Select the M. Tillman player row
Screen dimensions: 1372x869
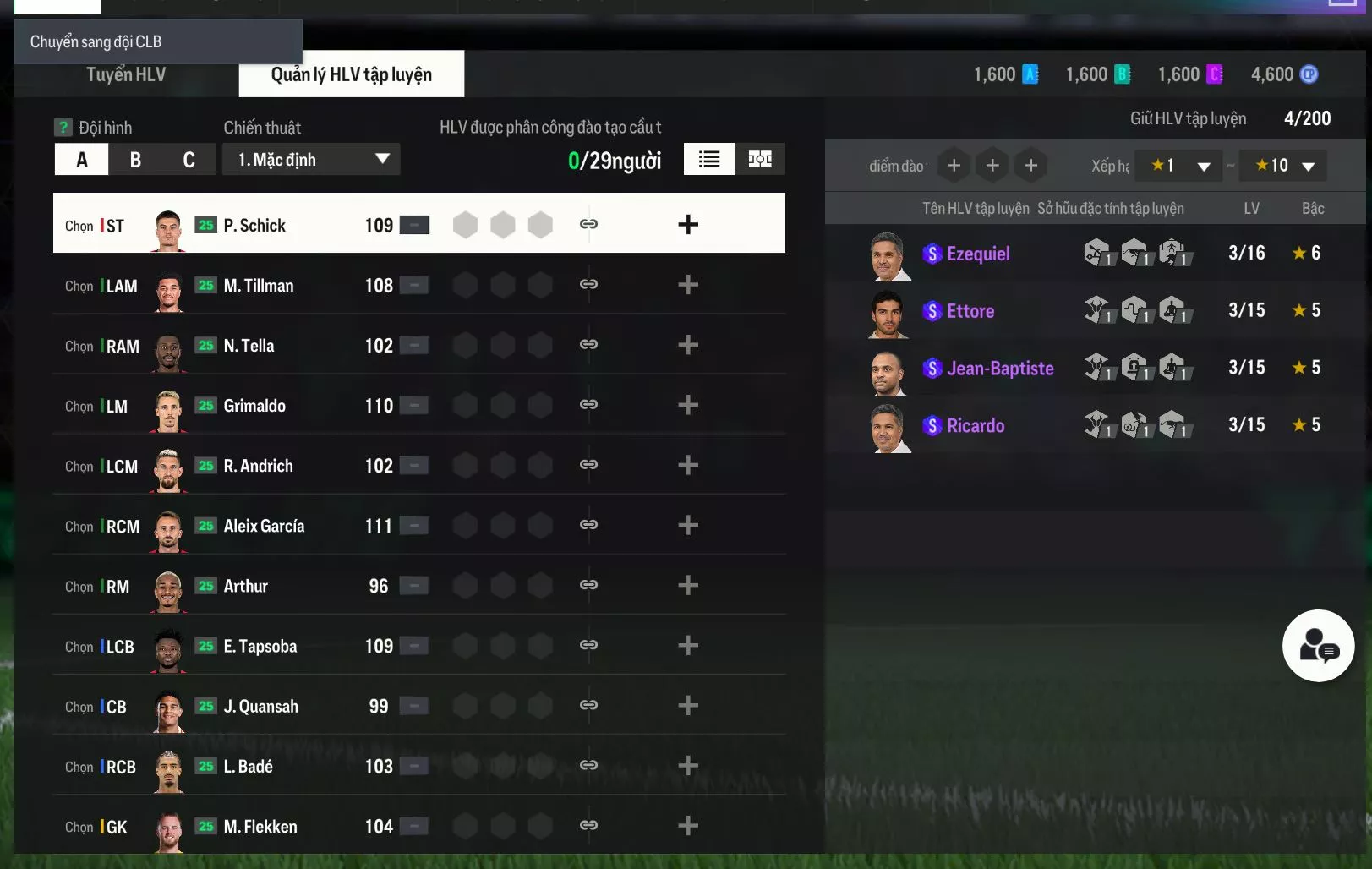[259, 286]
